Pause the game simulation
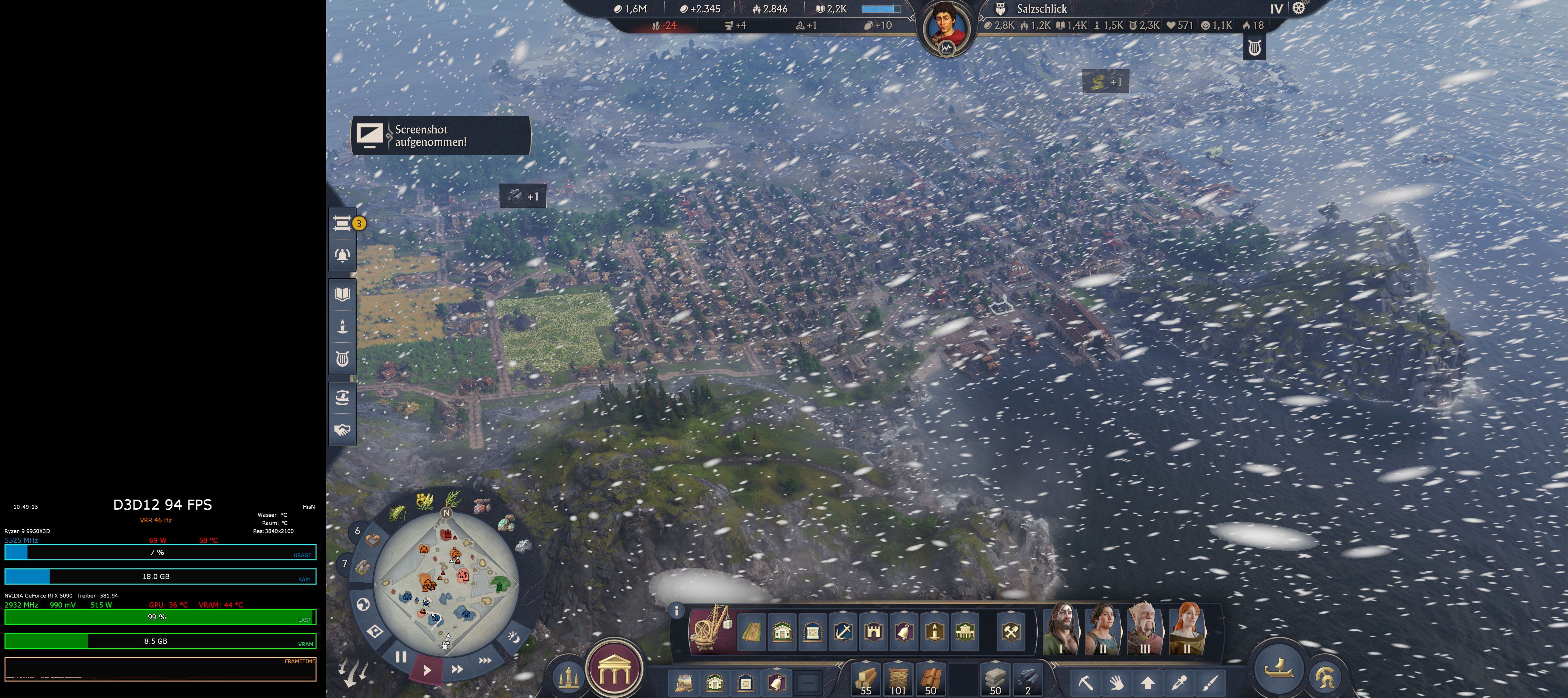This screenshot has height=698, width=1568. [401, 657]
